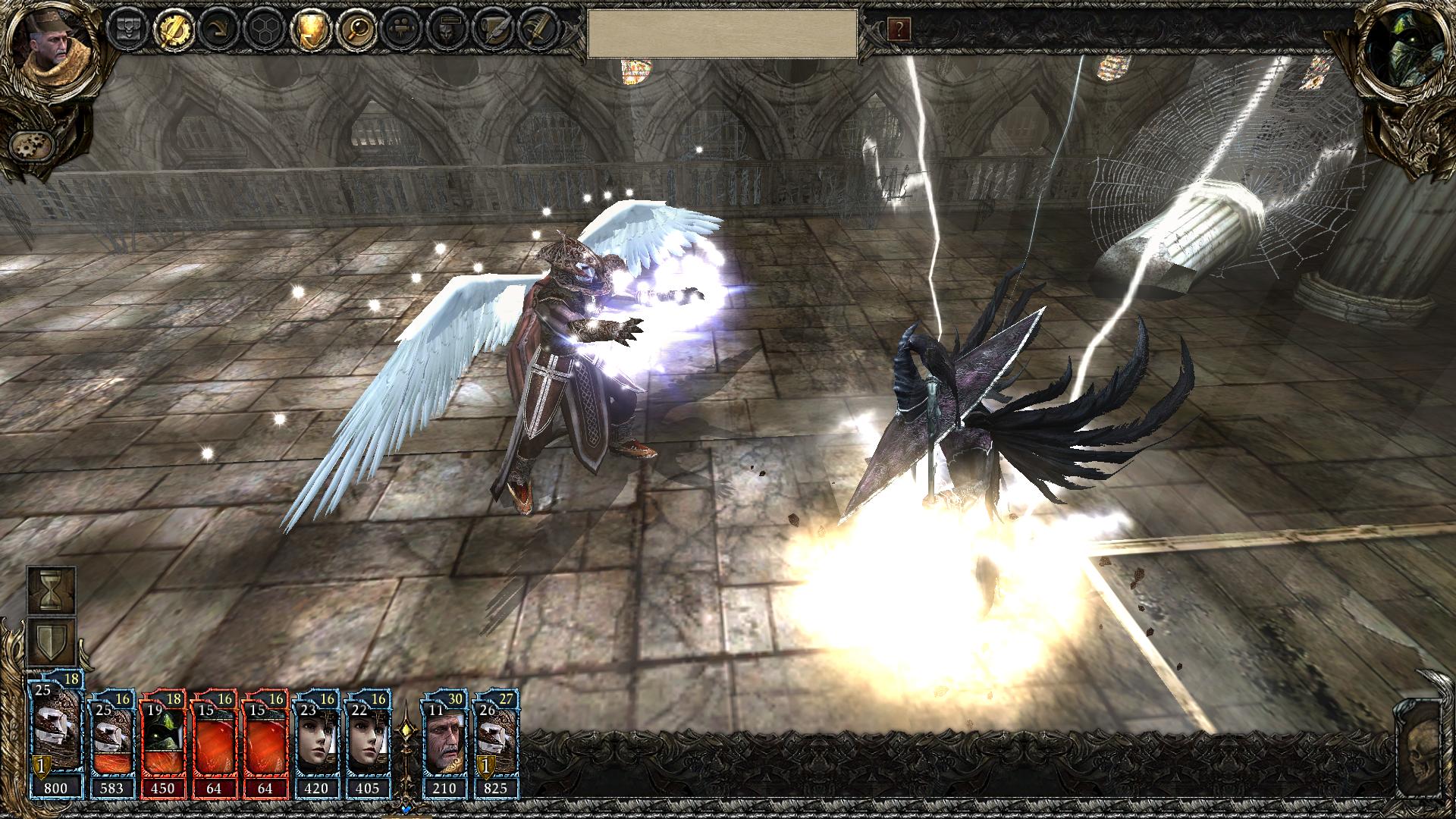Click the film camera icon

(401, 30)
